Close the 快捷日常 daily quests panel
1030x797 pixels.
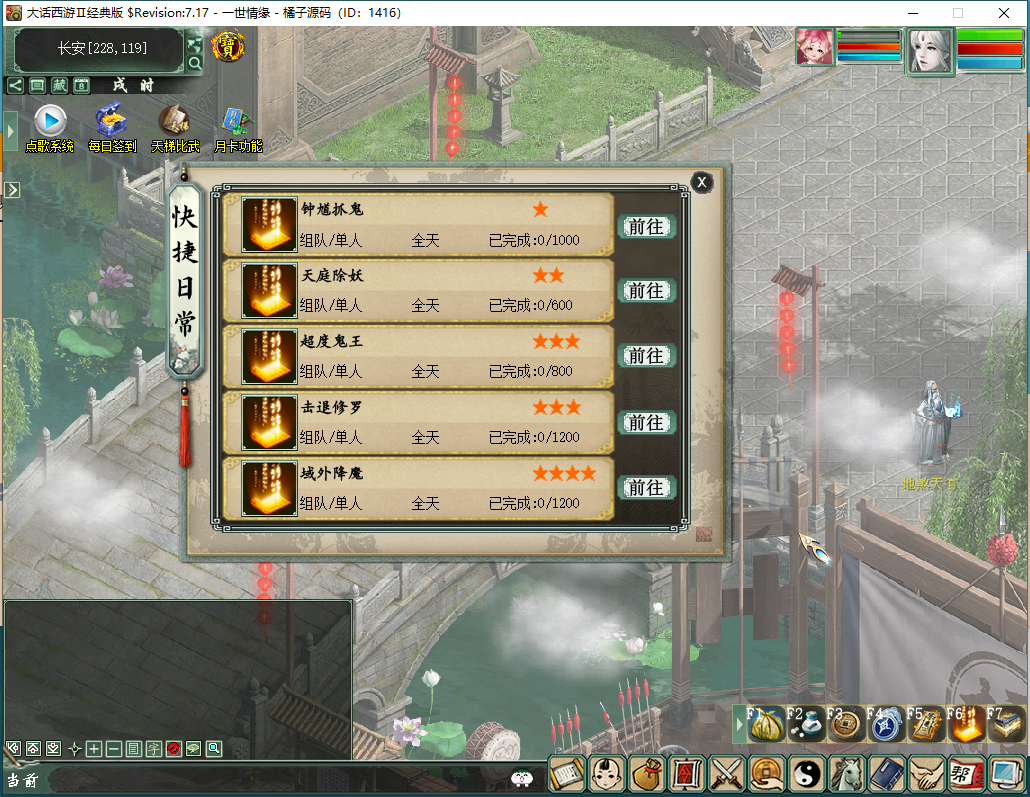(x=702, y=182)
